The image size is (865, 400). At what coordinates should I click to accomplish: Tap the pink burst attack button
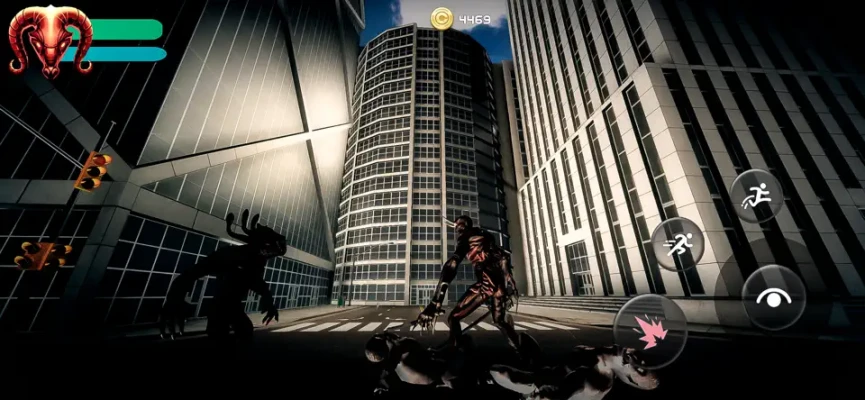tap(650, 331)
